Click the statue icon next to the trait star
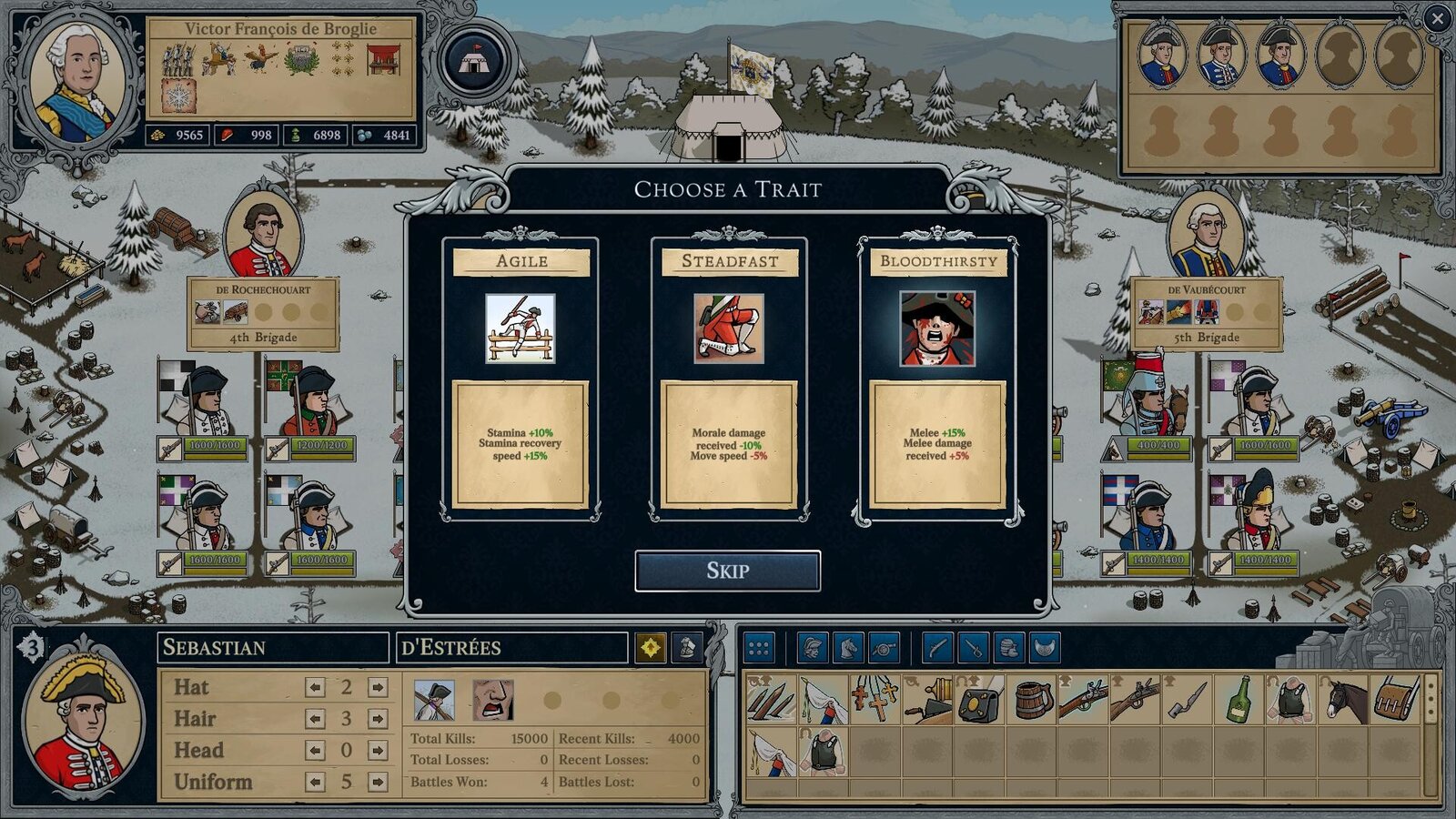Image resolution: width=1456 pixels, height=819 pixels. (687, 648)
